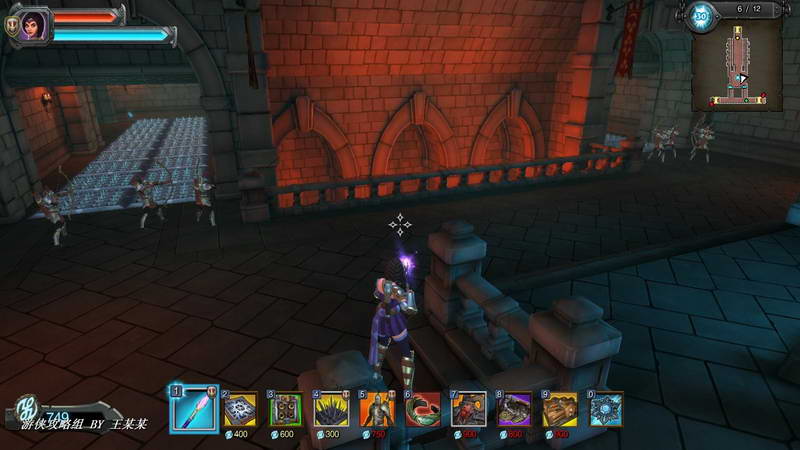Click the fortress minimap
Viewport: 800px width, 450px height.
click(738, 62)
